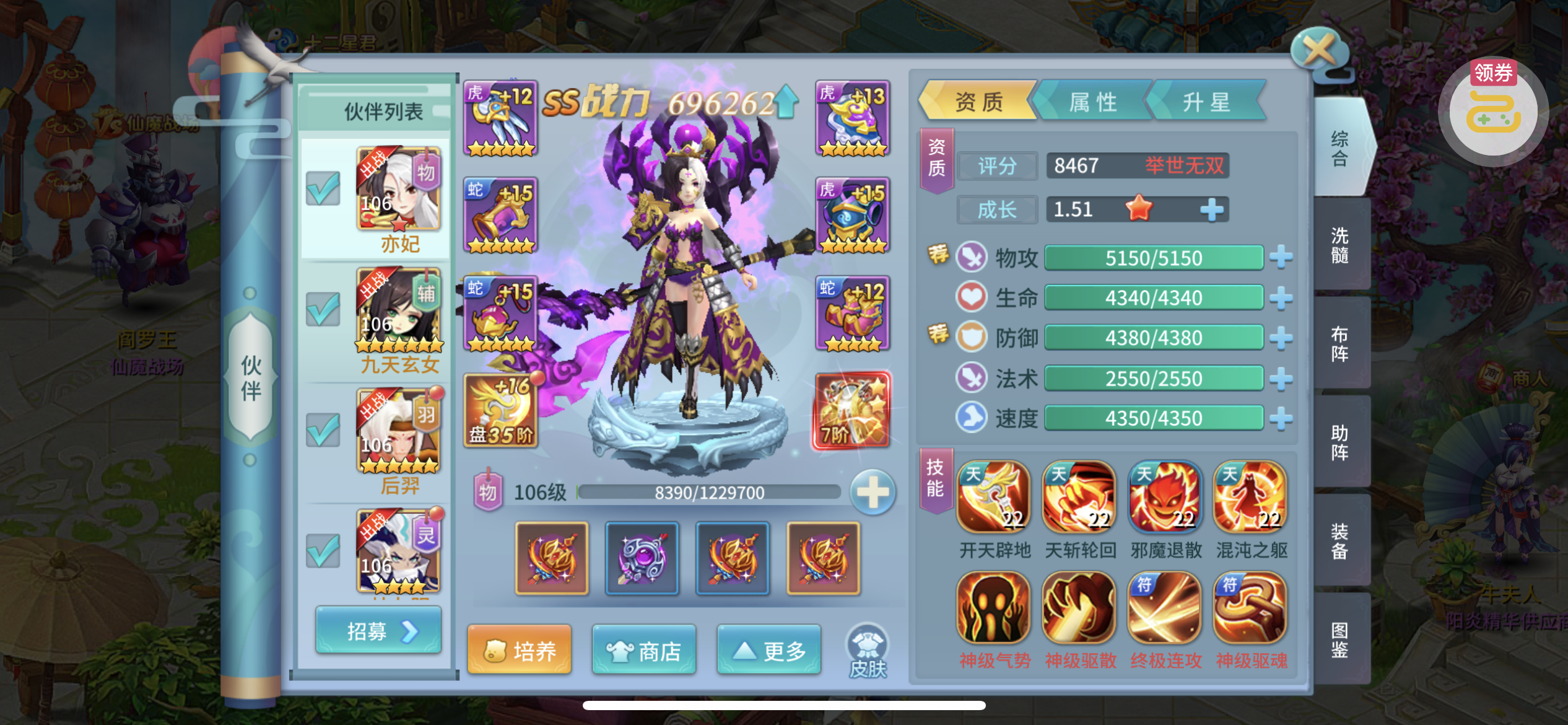Open the 招募 recruit button
1568x725 pixels.
(x=378, y=631)
